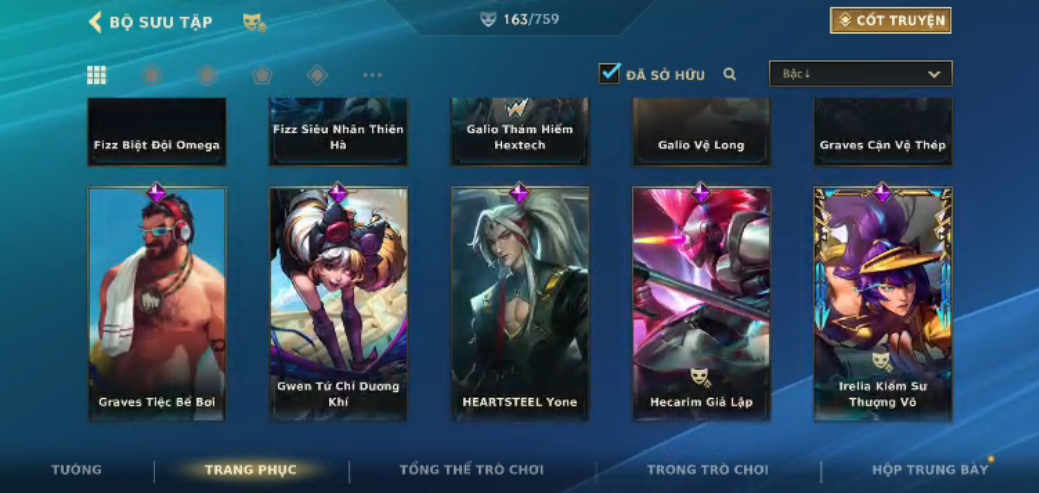Go back from Bộ Sưu Tập
Viewport: 1039px width, 493px height.
pyautogui.click(x=96, y=22)
